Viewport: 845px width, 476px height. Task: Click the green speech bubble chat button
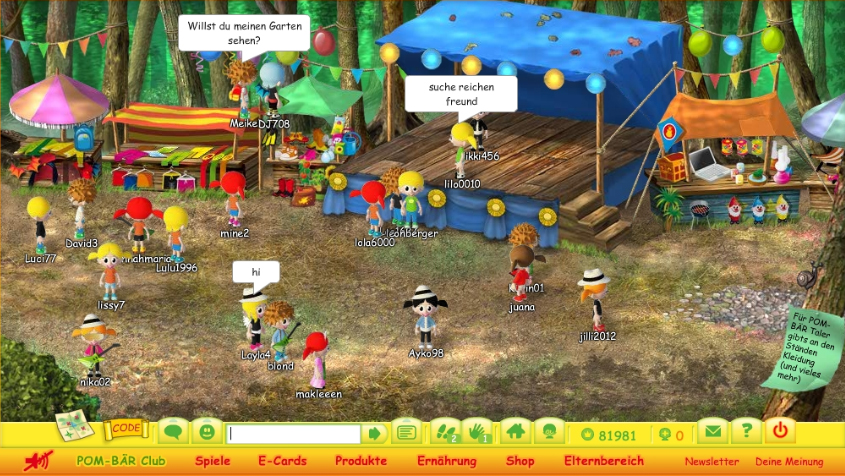[173, 433]
